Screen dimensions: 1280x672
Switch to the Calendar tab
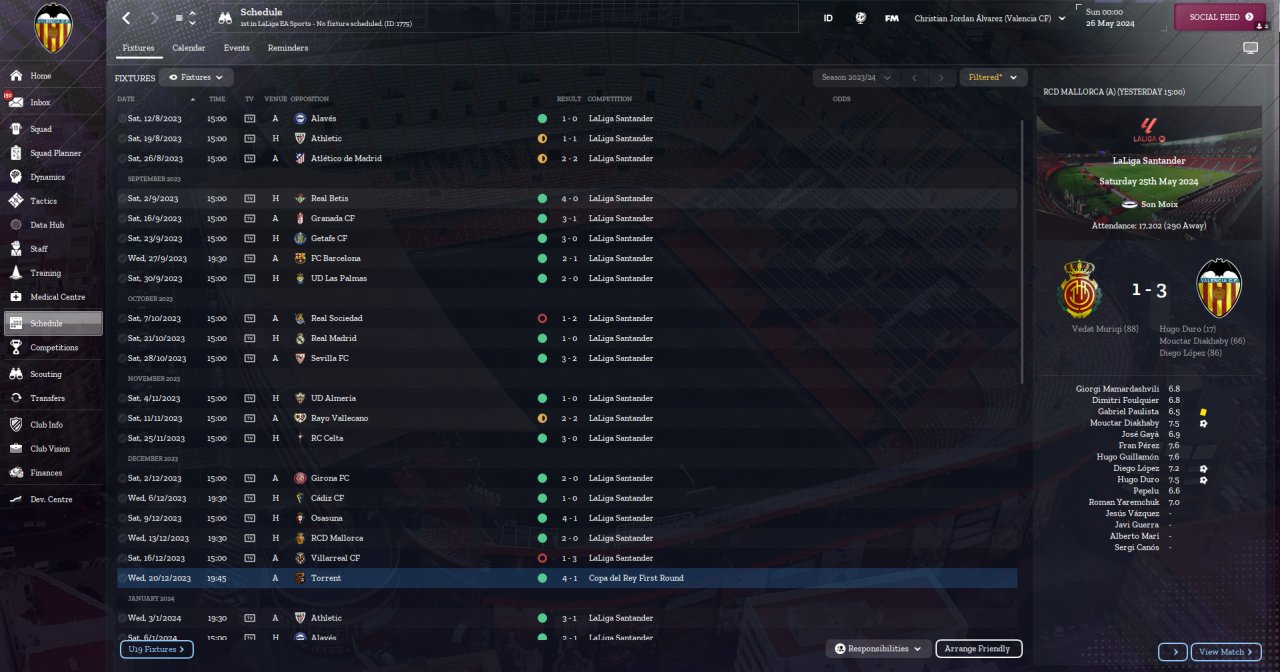pos(188,48)
